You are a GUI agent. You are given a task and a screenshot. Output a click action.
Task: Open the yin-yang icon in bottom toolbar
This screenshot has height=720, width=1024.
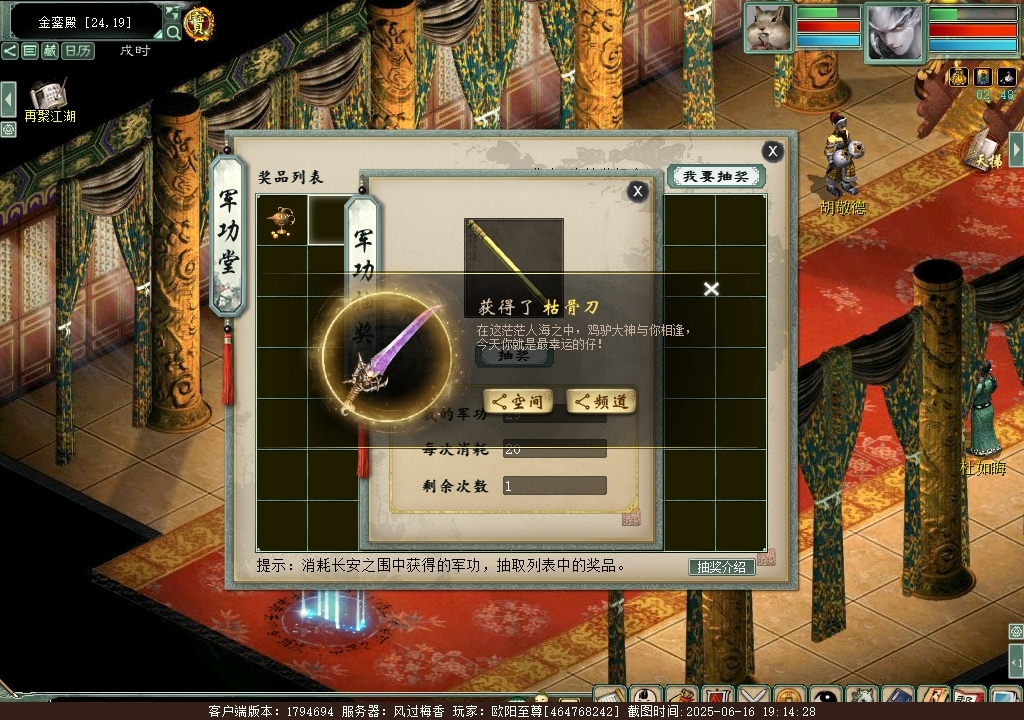tap(826, 698)
